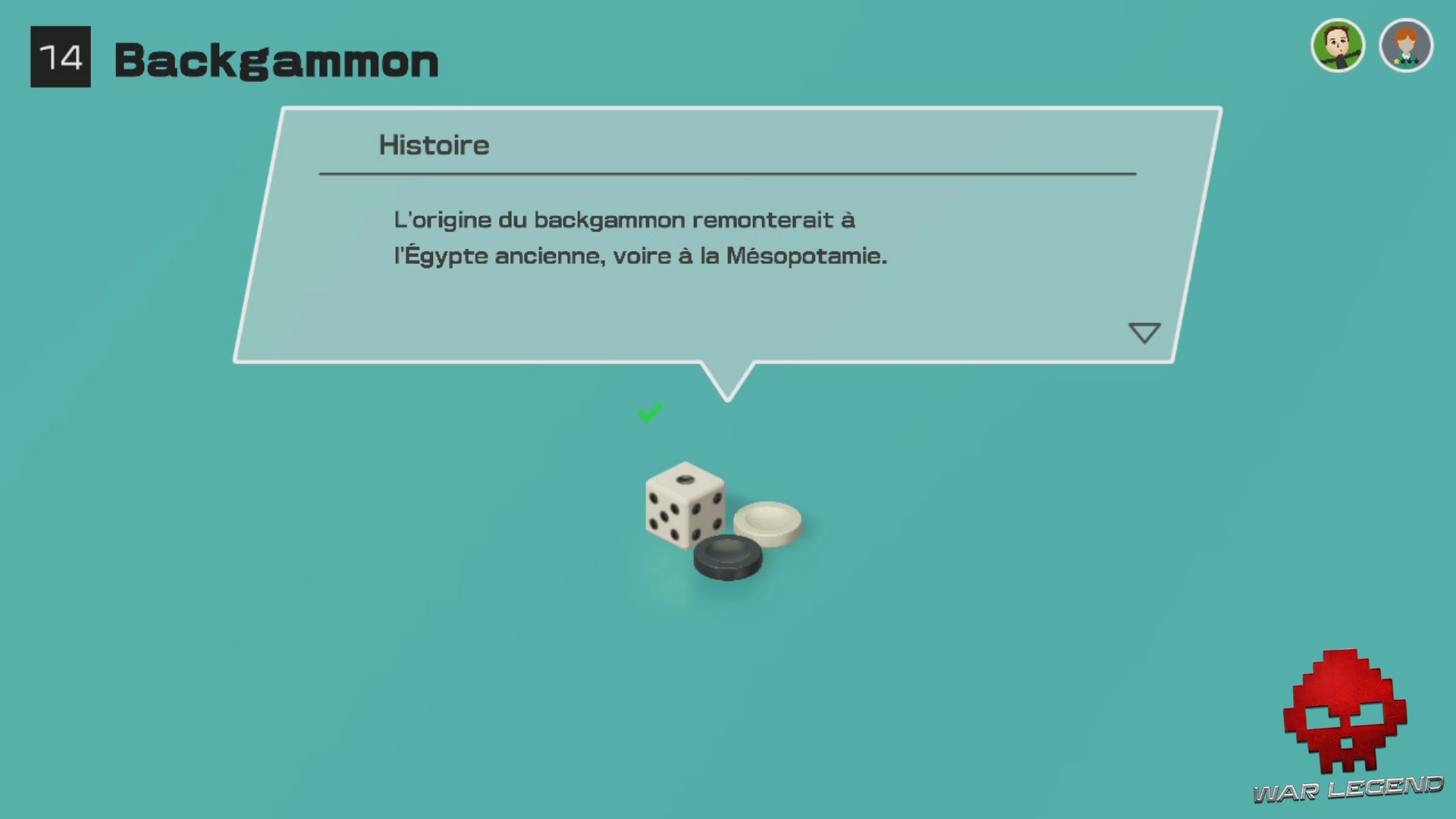
Task: Open the green Mii avatar profile
Action: 1338,45
